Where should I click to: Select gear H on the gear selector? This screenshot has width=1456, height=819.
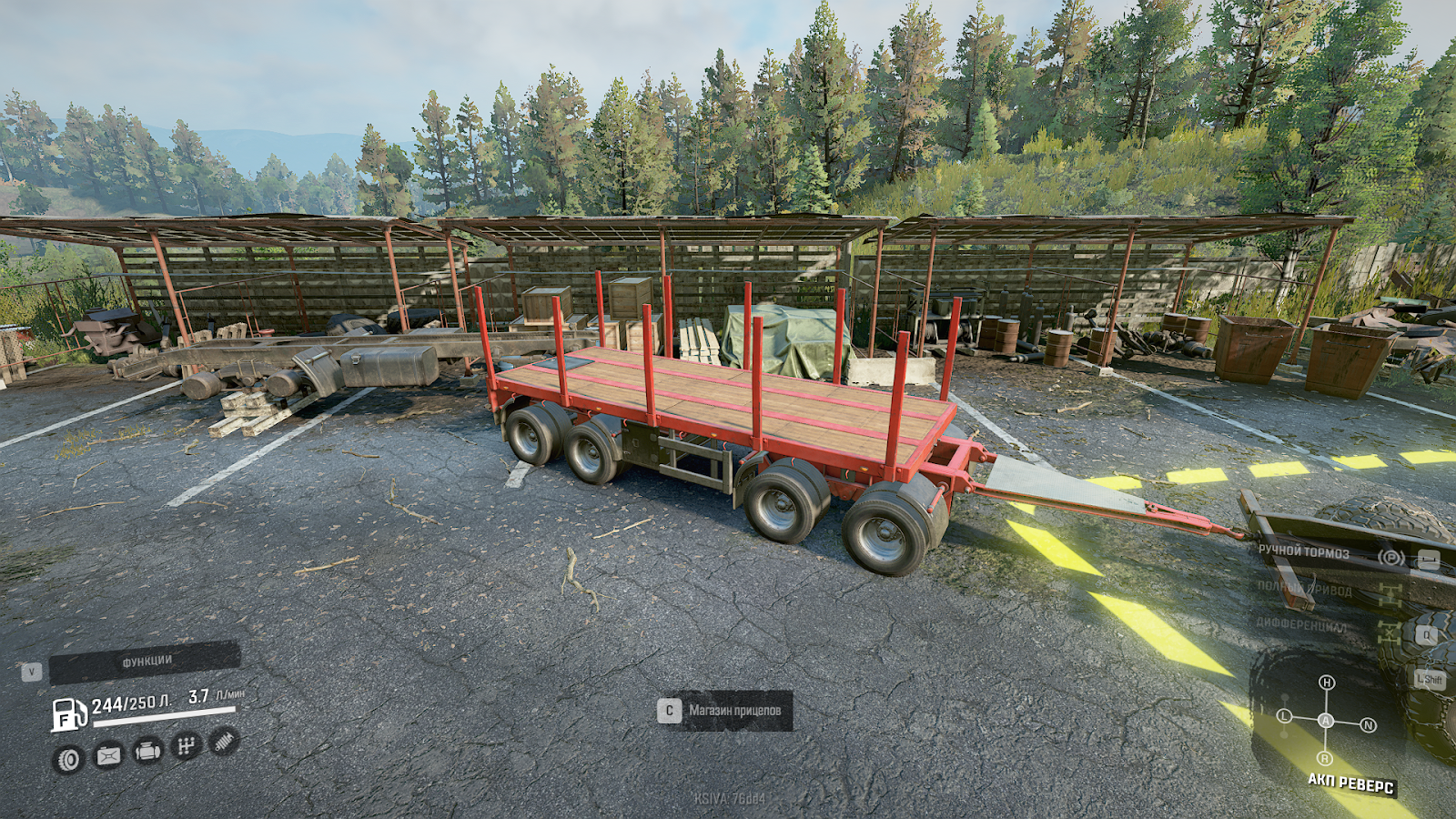(1327, 683)
